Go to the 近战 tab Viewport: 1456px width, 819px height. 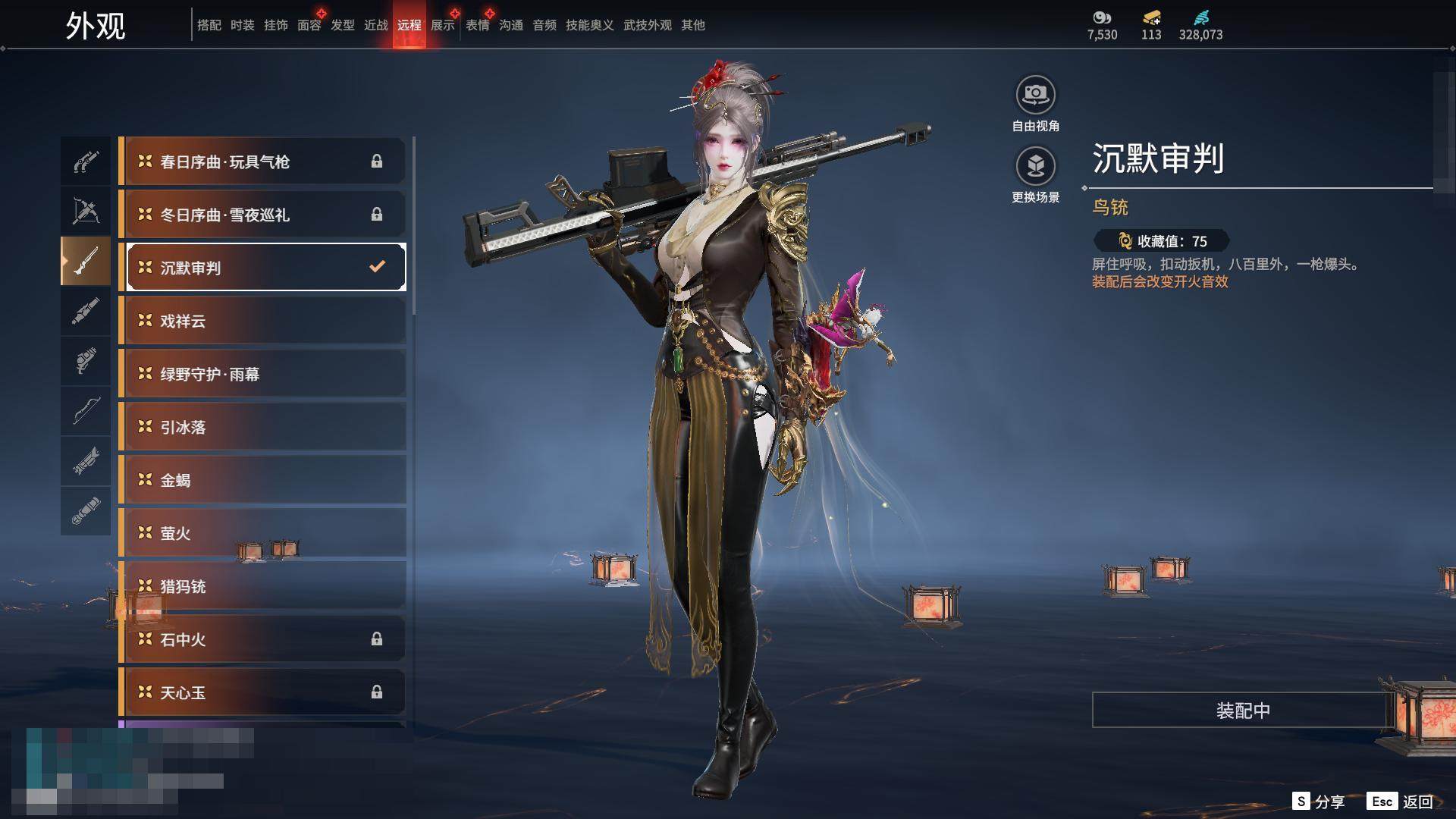(x=376, y=25)
